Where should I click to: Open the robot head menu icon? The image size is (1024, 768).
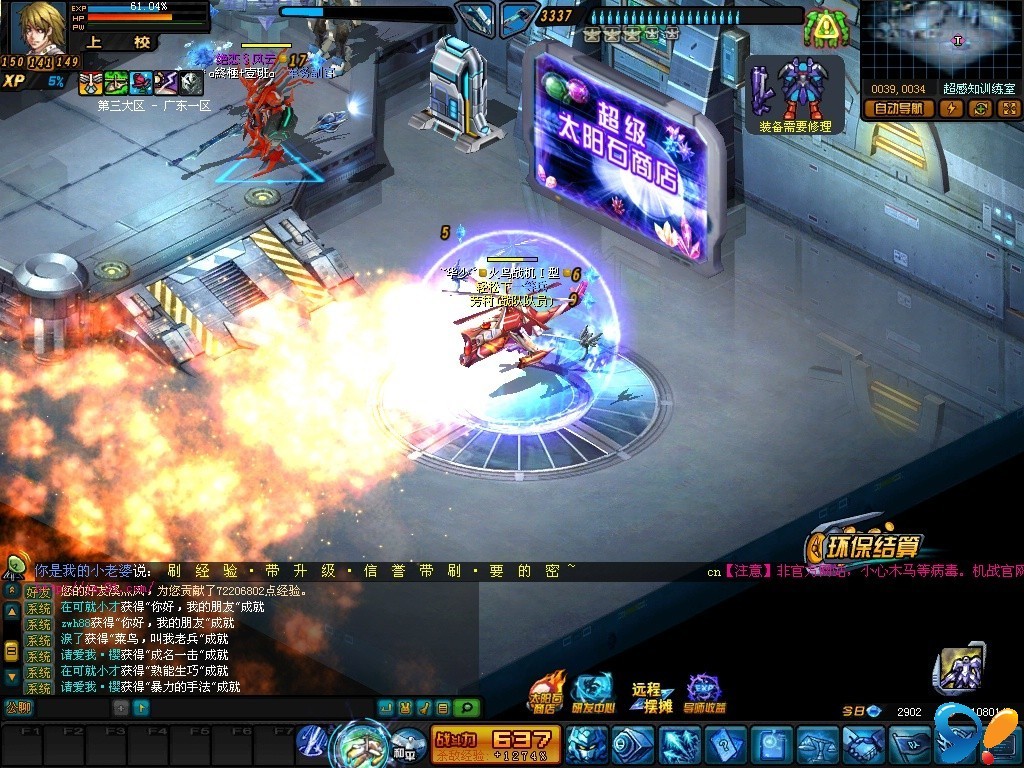click(587, 745)
